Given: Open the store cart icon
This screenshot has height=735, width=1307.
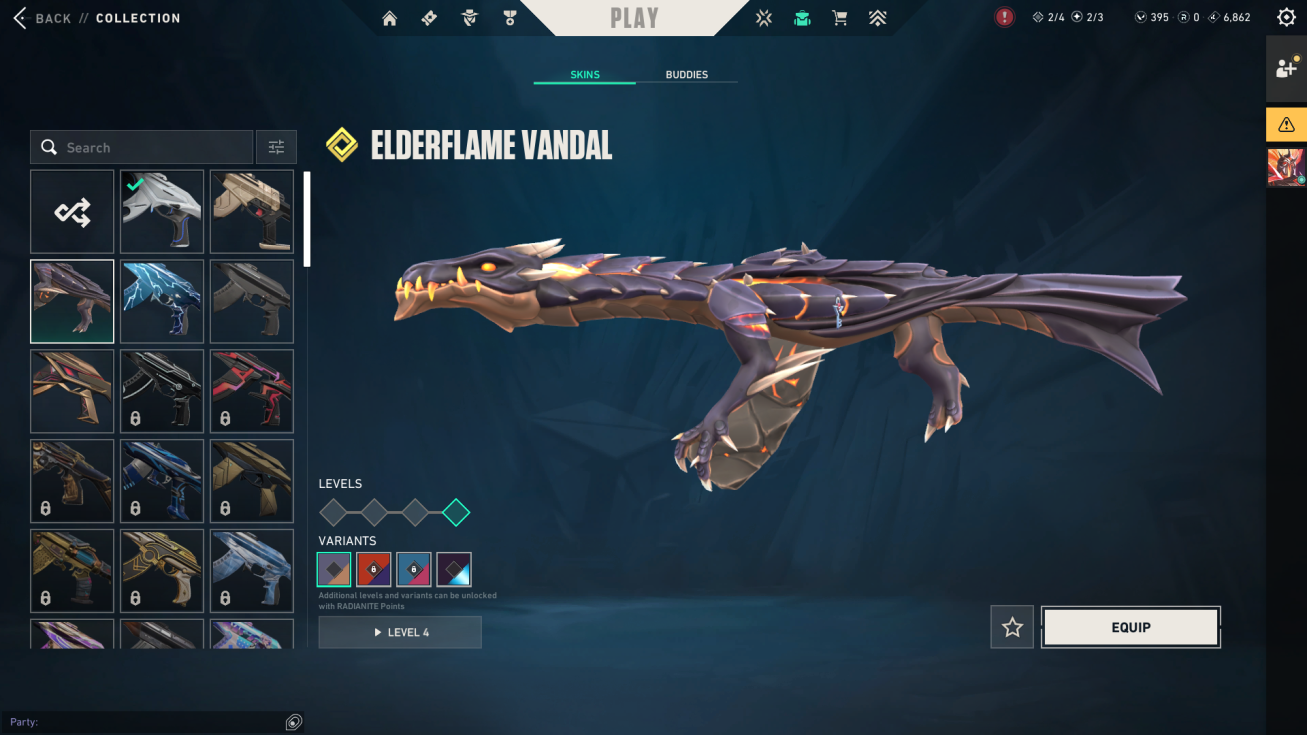Looking at the screenshot, I should 840,18.
